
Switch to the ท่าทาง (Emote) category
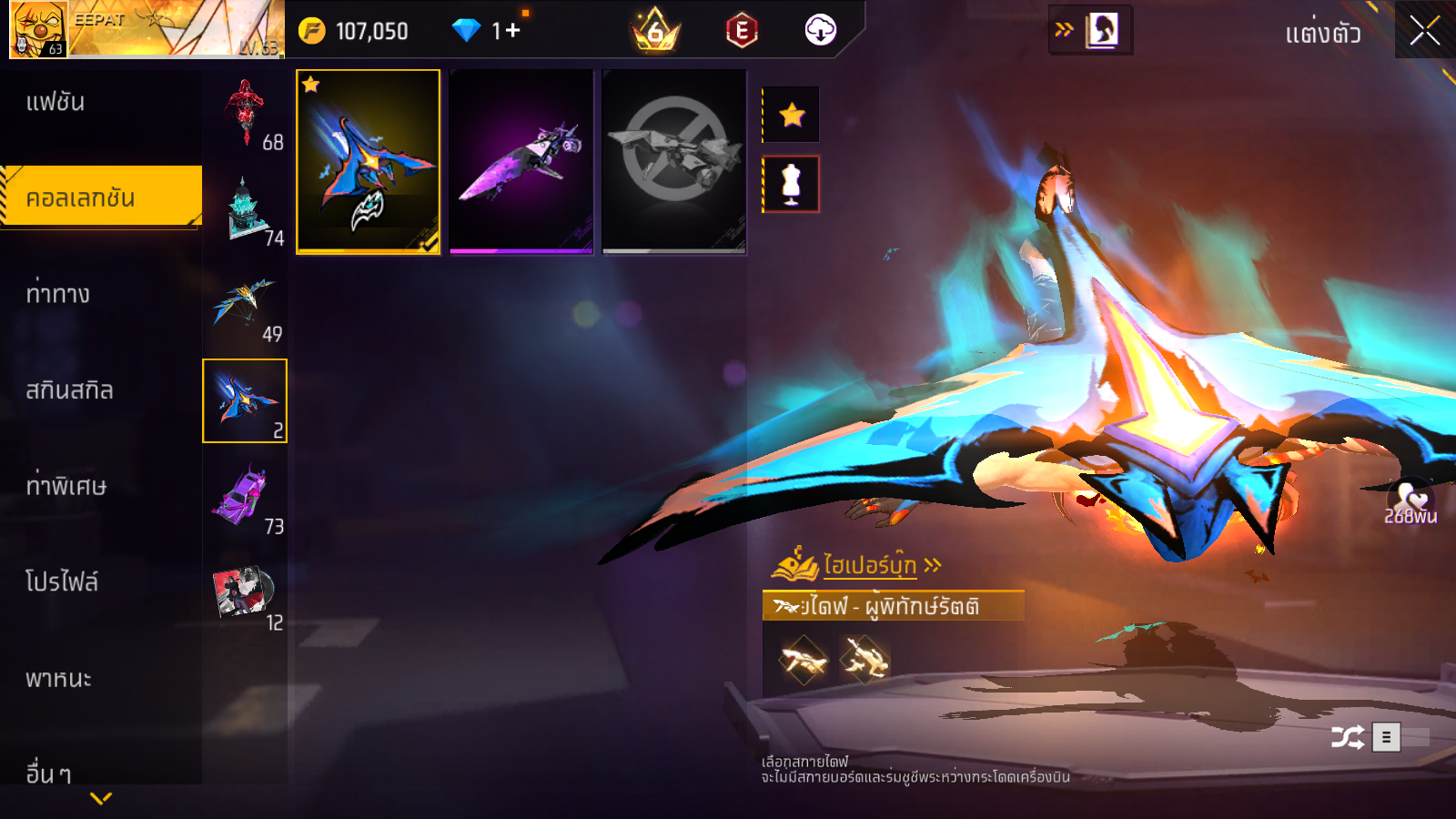click(x=58, y=294)
